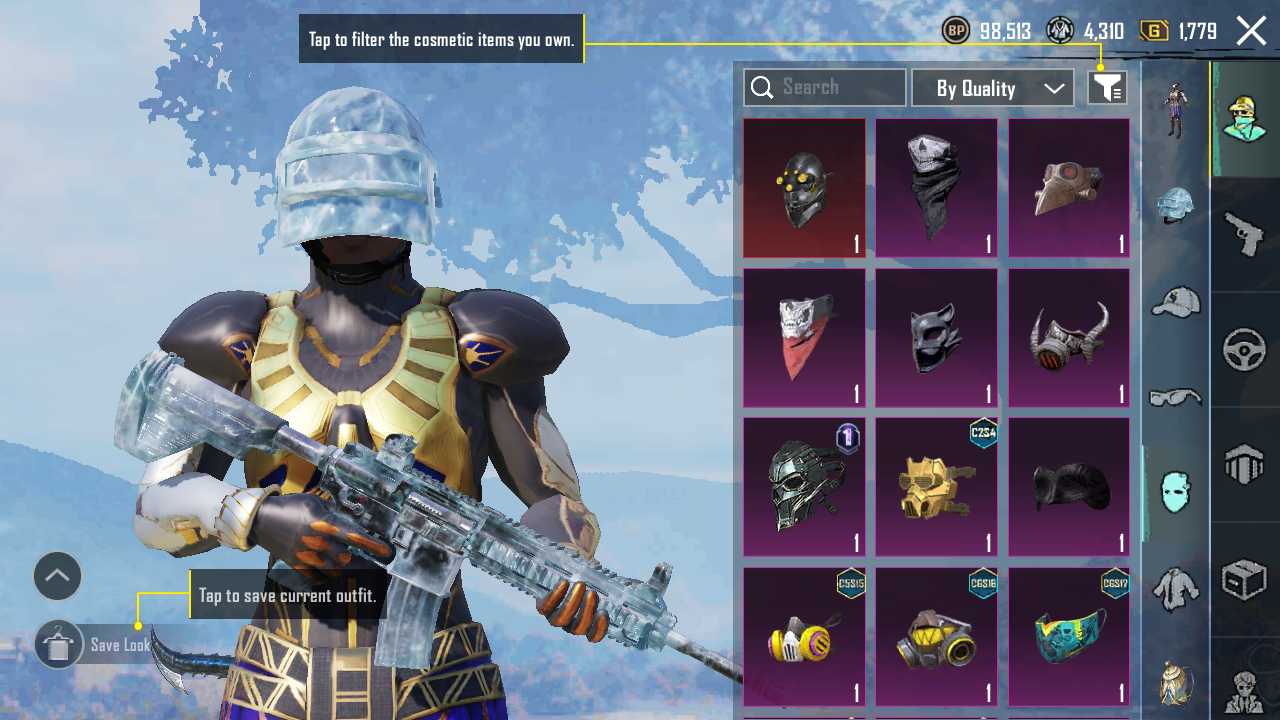Switch to the jacket clothing category

[x=1175, y=589]
